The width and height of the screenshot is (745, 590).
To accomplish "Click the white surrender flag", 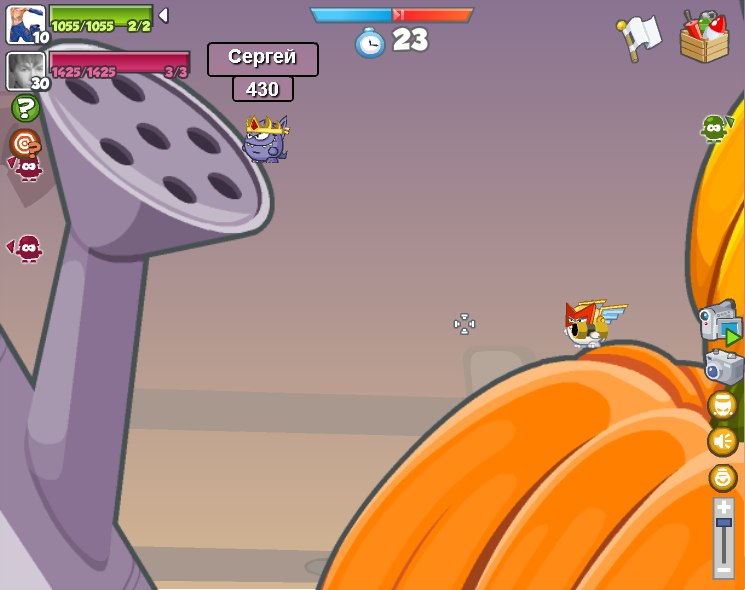I will pyautogui.click(x=639, y=37).
